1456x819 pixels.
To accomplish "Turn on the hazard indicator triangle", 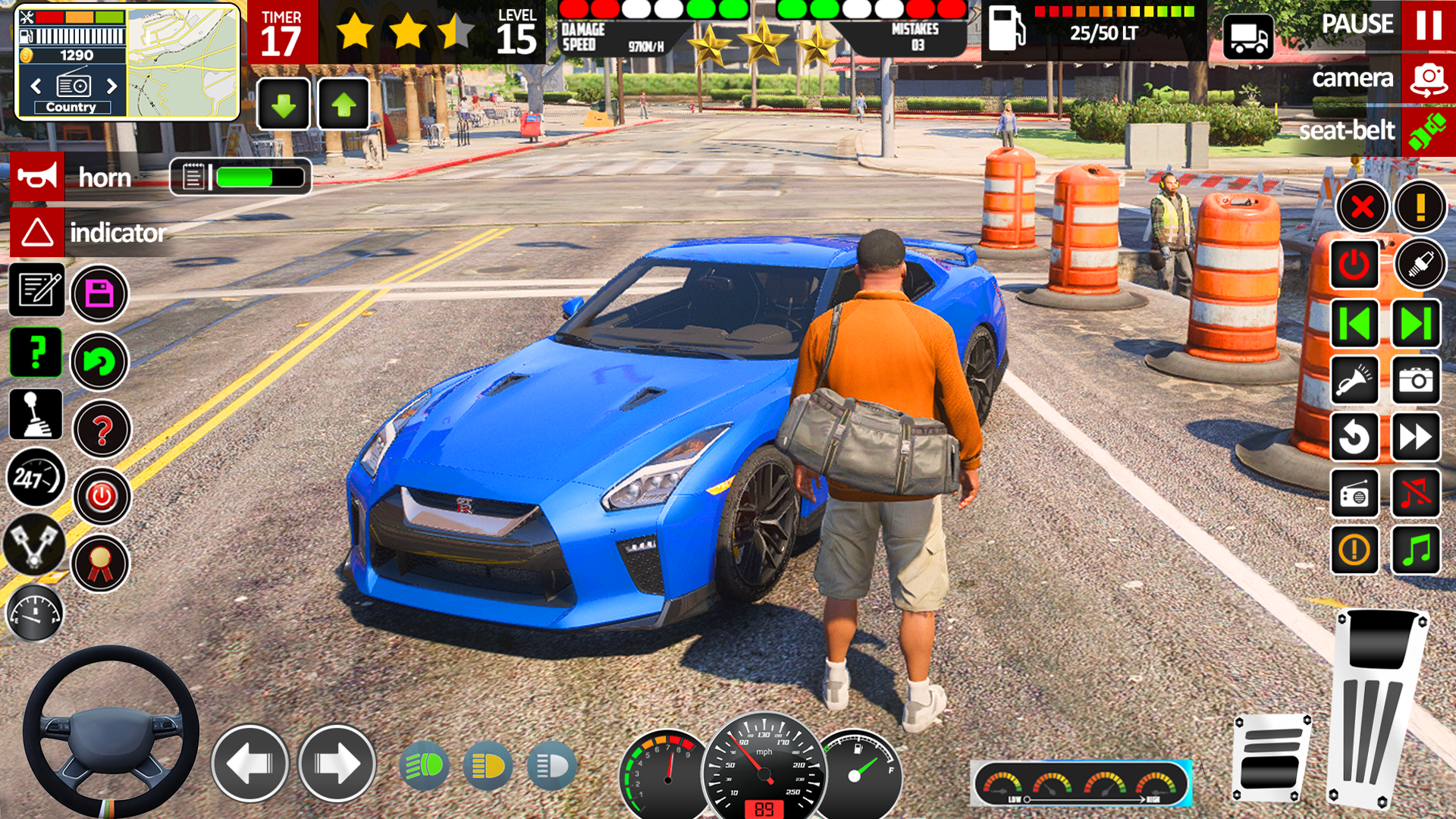I will pyautogui.click(x=37, y=232).
